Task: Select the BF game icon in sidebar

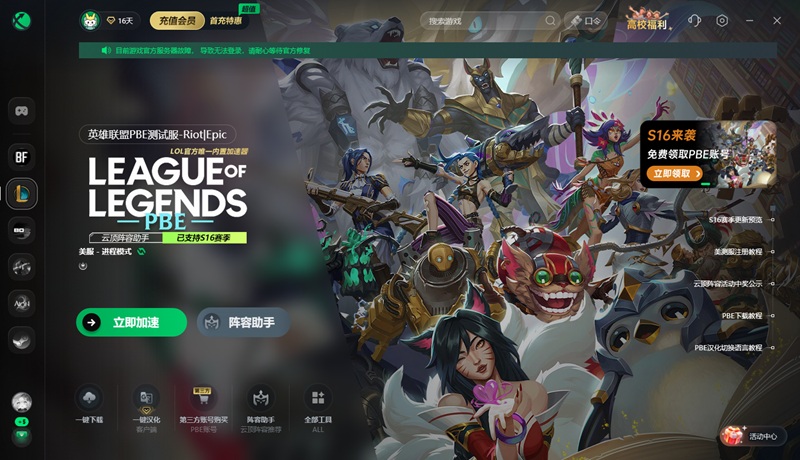Action: 21,156
